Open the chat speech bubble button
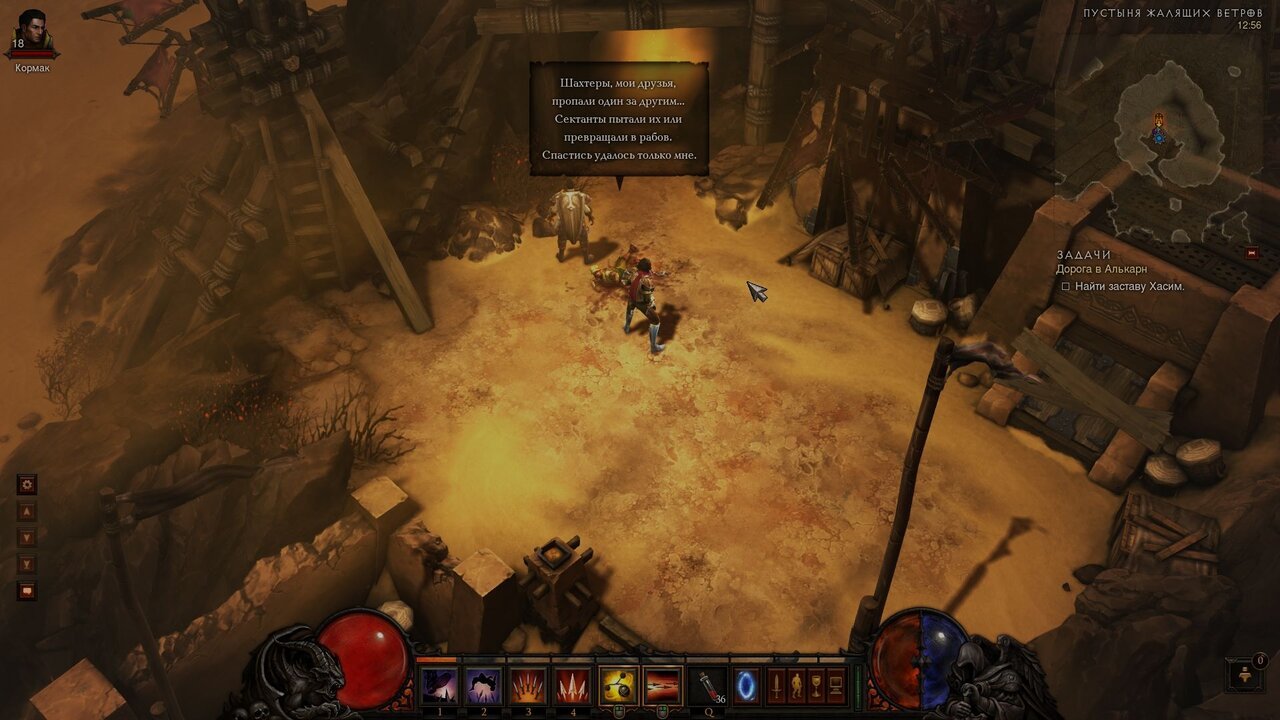Viewport: 1280px width, 720px height. [x=27, y=591]
